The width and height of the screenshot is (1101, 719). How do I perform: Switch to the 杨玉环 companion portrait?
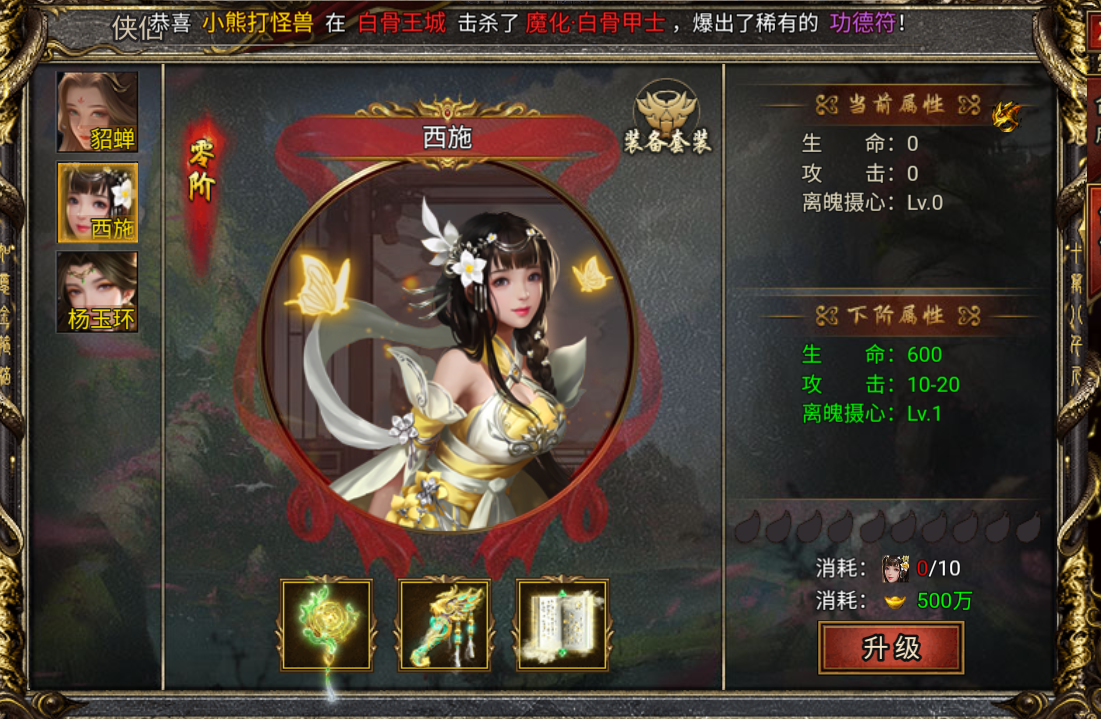(x=97, y=291)
